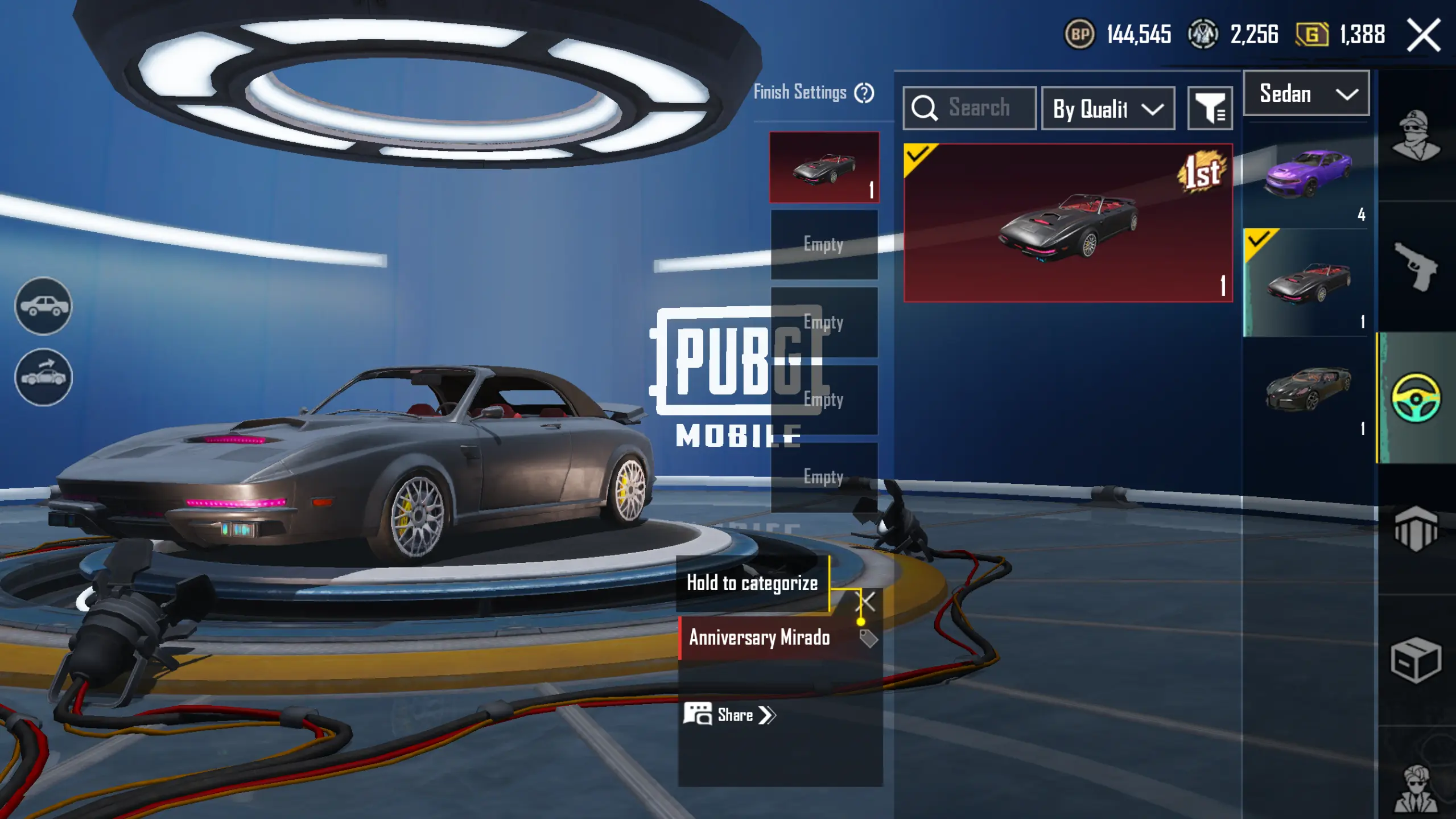Close the Hold to categorize tooltip
The width and height of the screenshot is (1456, 819).
click(865, 601)
